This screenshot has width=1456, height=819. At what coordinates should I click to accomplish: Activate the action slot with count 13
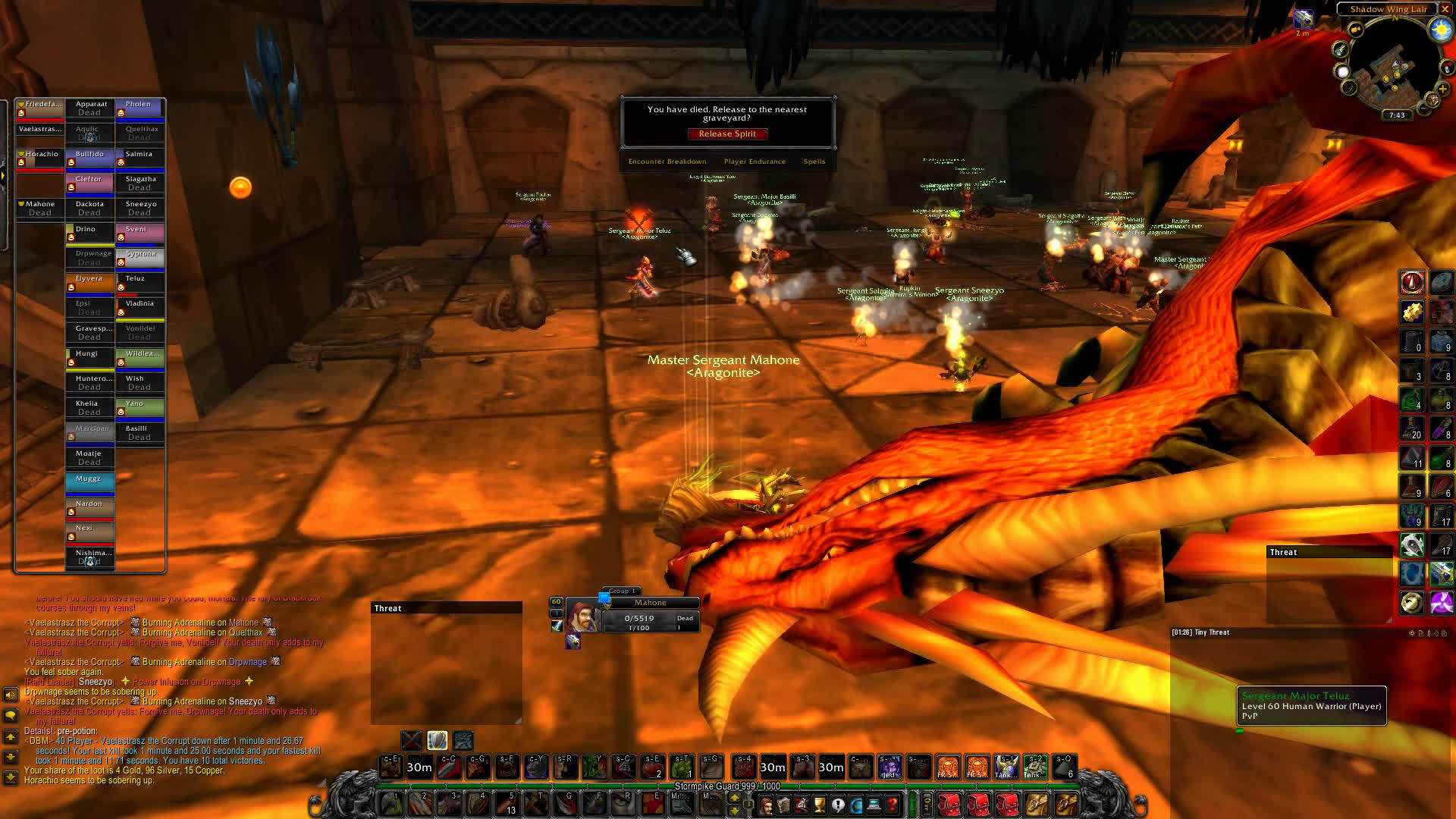(x=510, y=804)
